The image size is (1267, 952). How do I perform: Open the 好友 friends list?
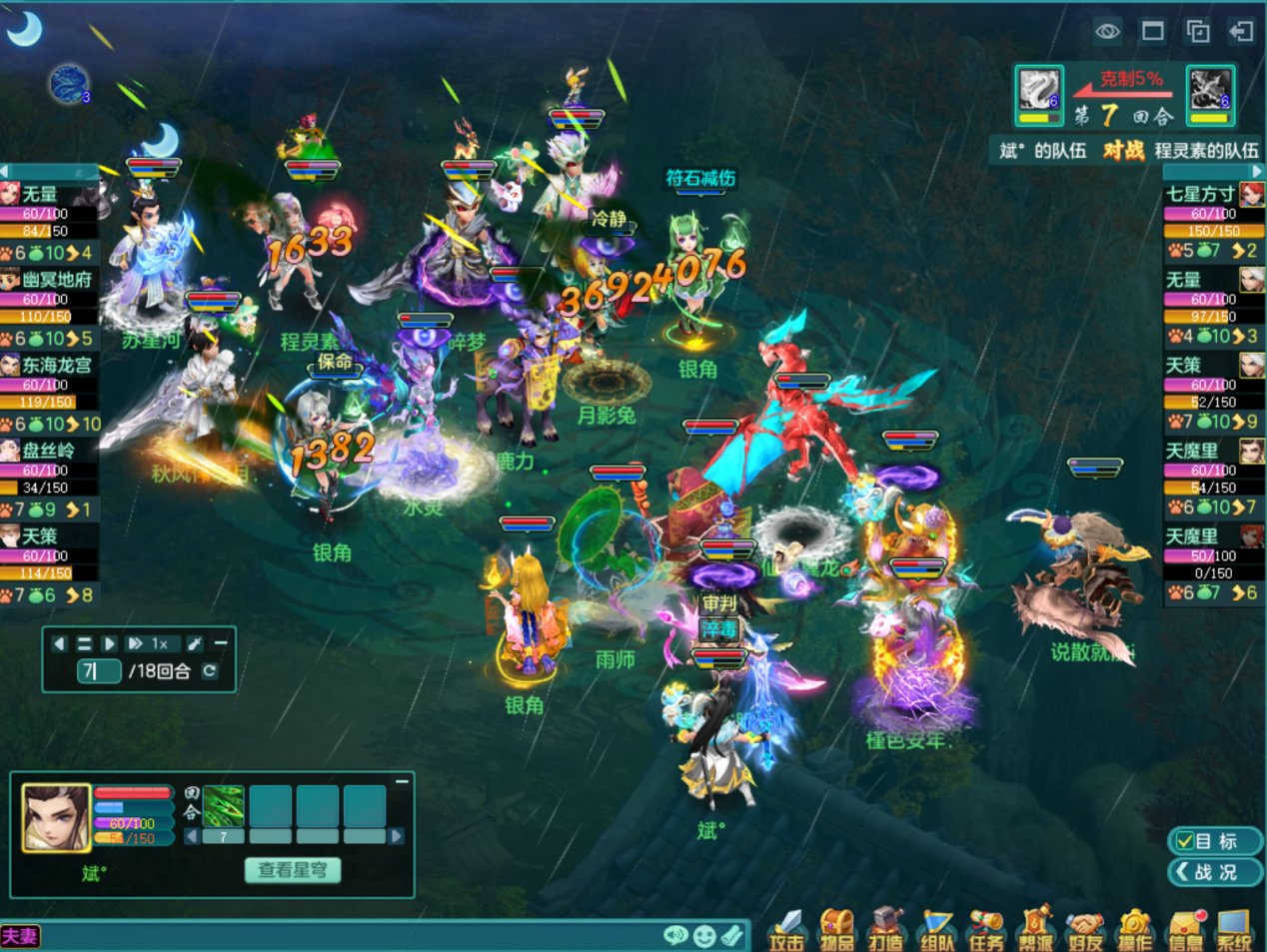[x=1085, y=929]
